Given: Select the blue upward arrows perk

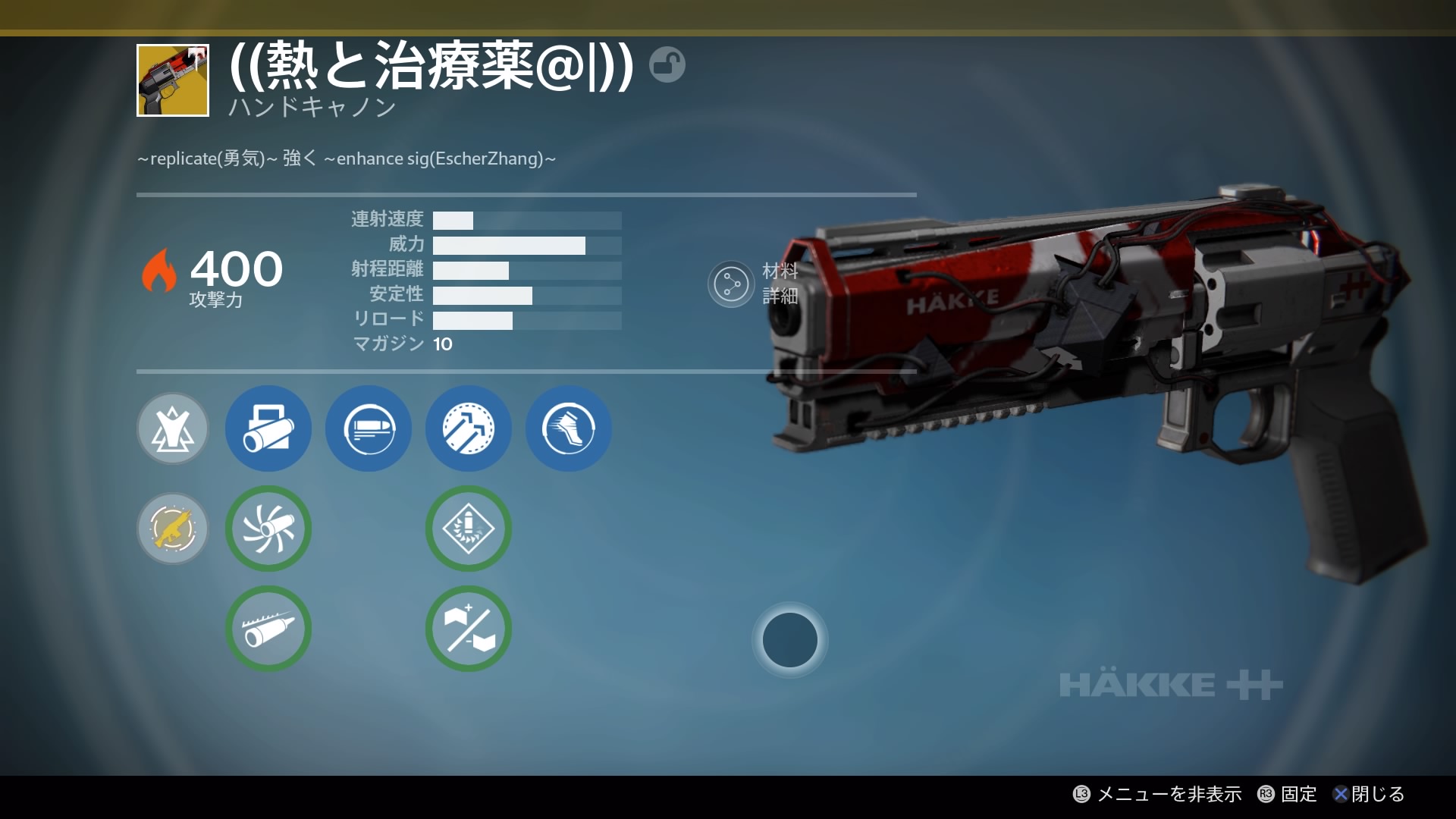Looking at the screenshot, I should click(x=469, y=428).
